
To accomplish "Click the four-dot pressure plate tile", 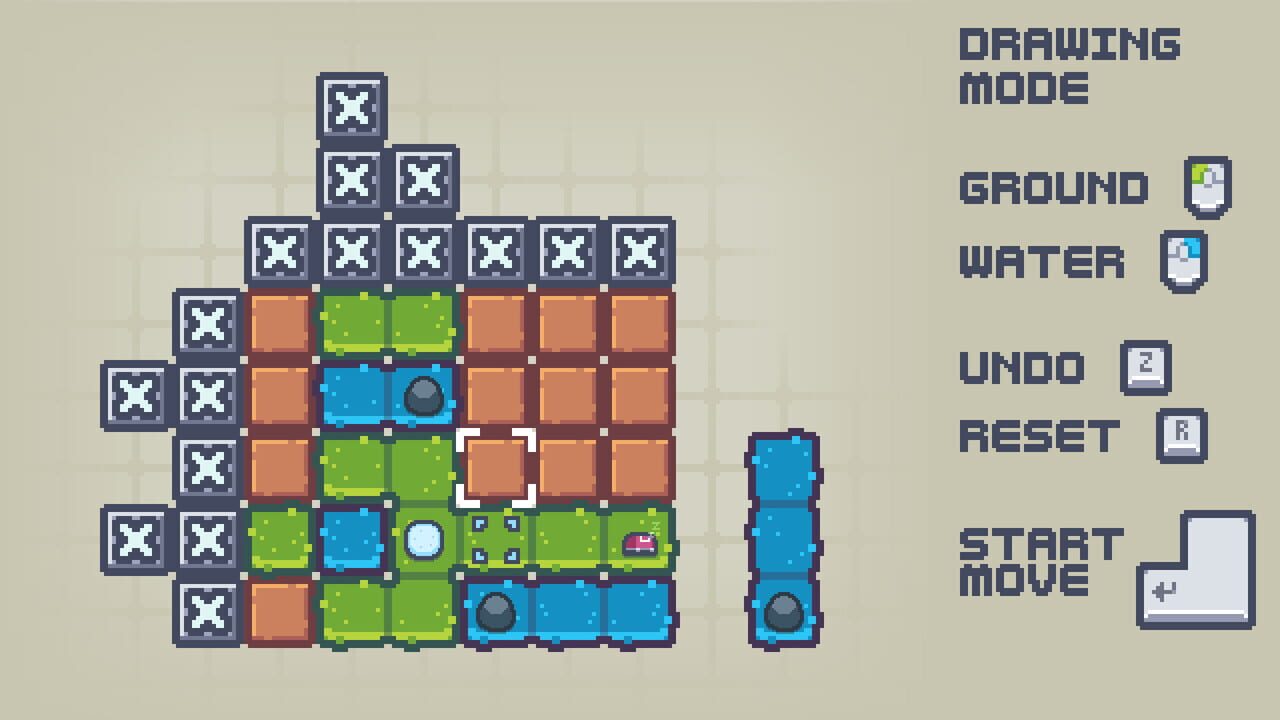I will [497, 540].
